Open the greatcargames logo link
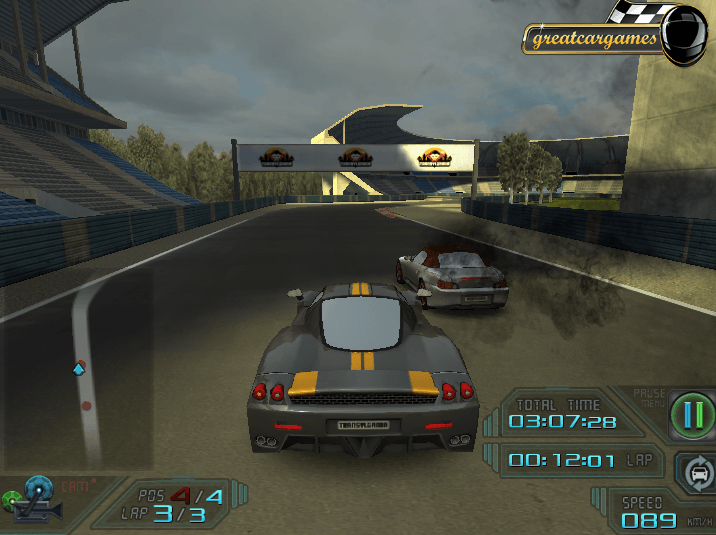The width and height of the screenshot is (716, 535). [593, 40]
